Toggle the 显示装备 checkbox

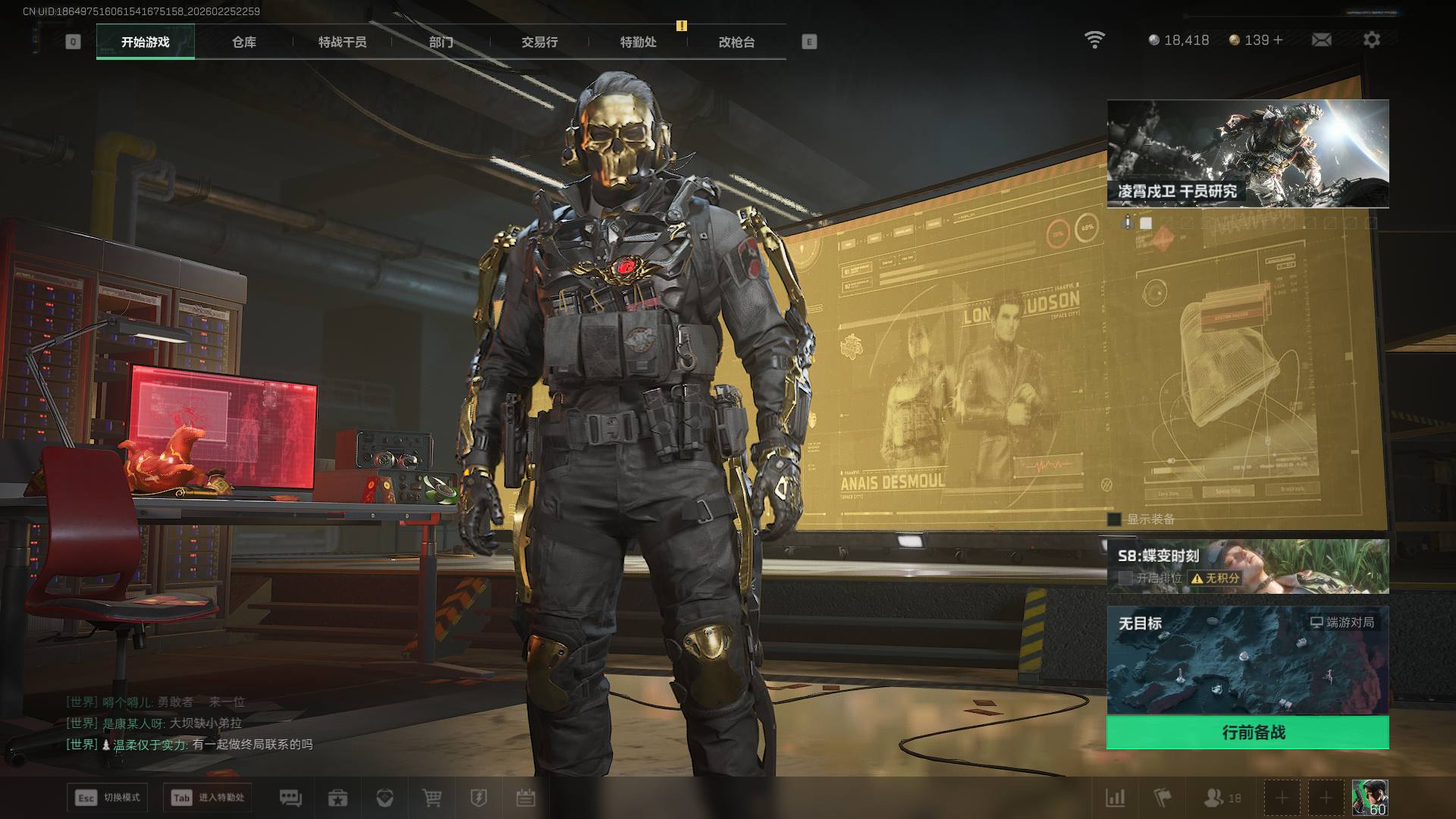pyautogui.click(x=1114, y=519)
